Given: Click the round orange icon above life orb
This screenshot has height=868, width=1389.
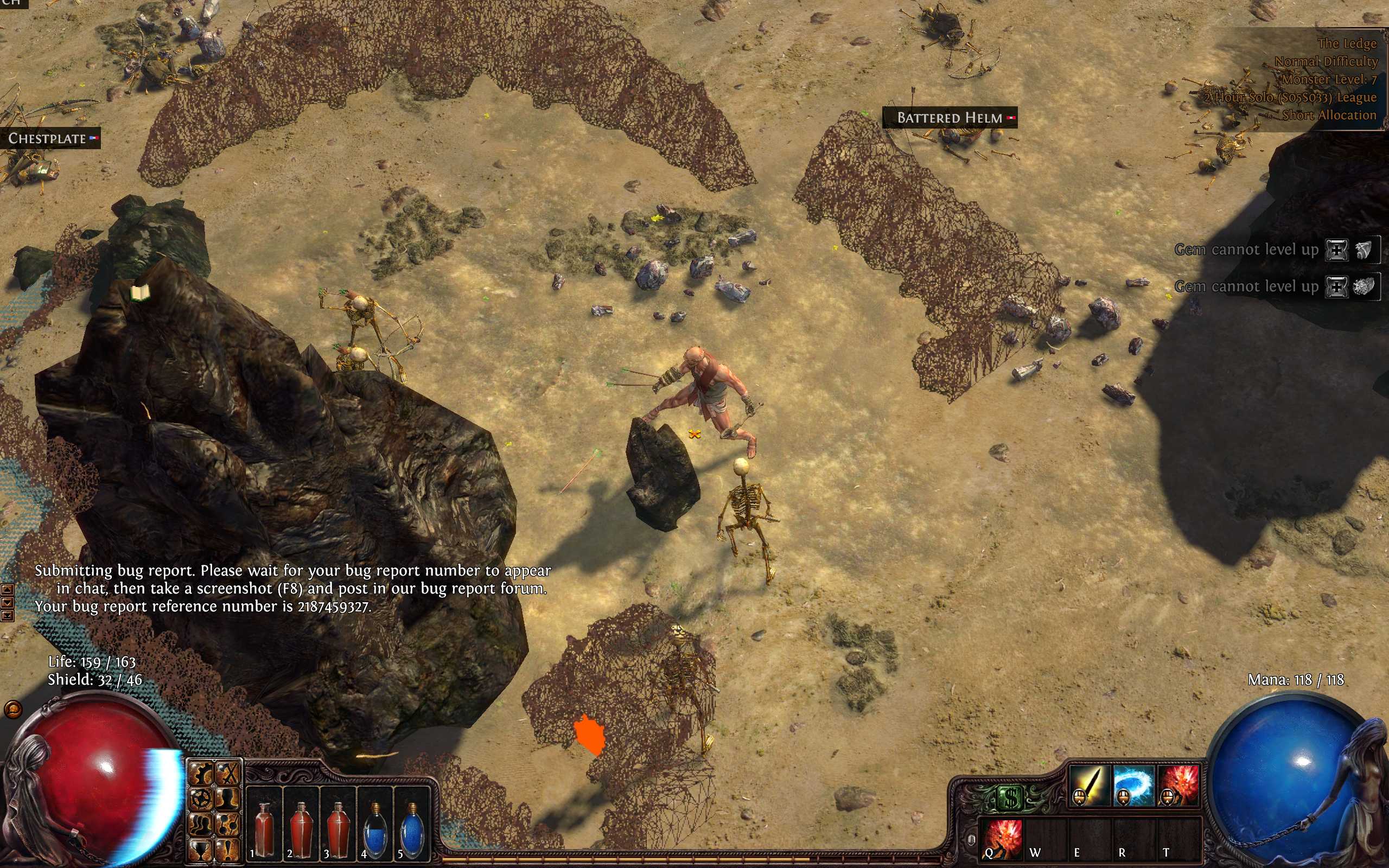Looking at the screenshot, I should [x=12, y=710].
